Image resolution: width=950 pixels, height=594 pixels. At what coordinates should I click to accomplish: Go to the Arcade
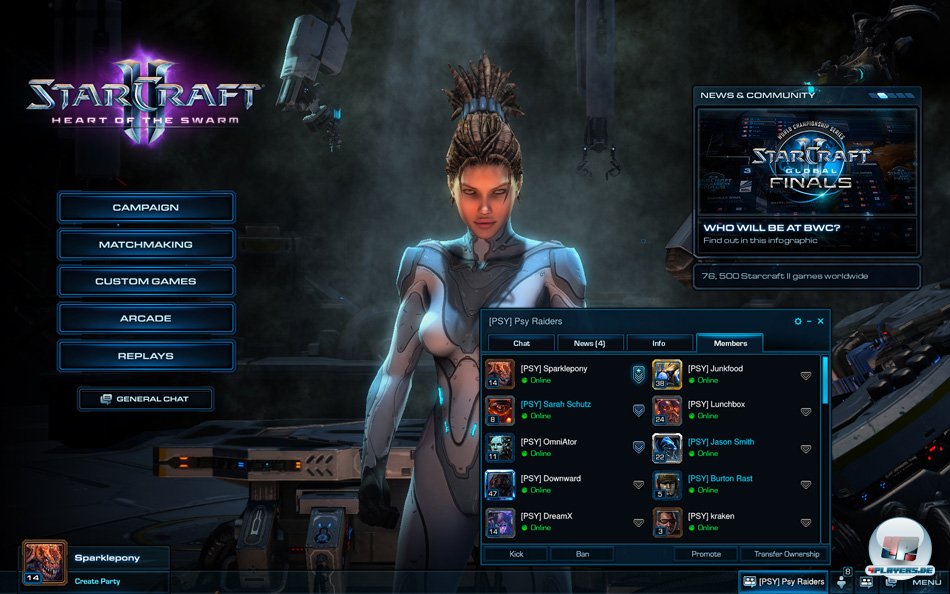click(146, 319)
